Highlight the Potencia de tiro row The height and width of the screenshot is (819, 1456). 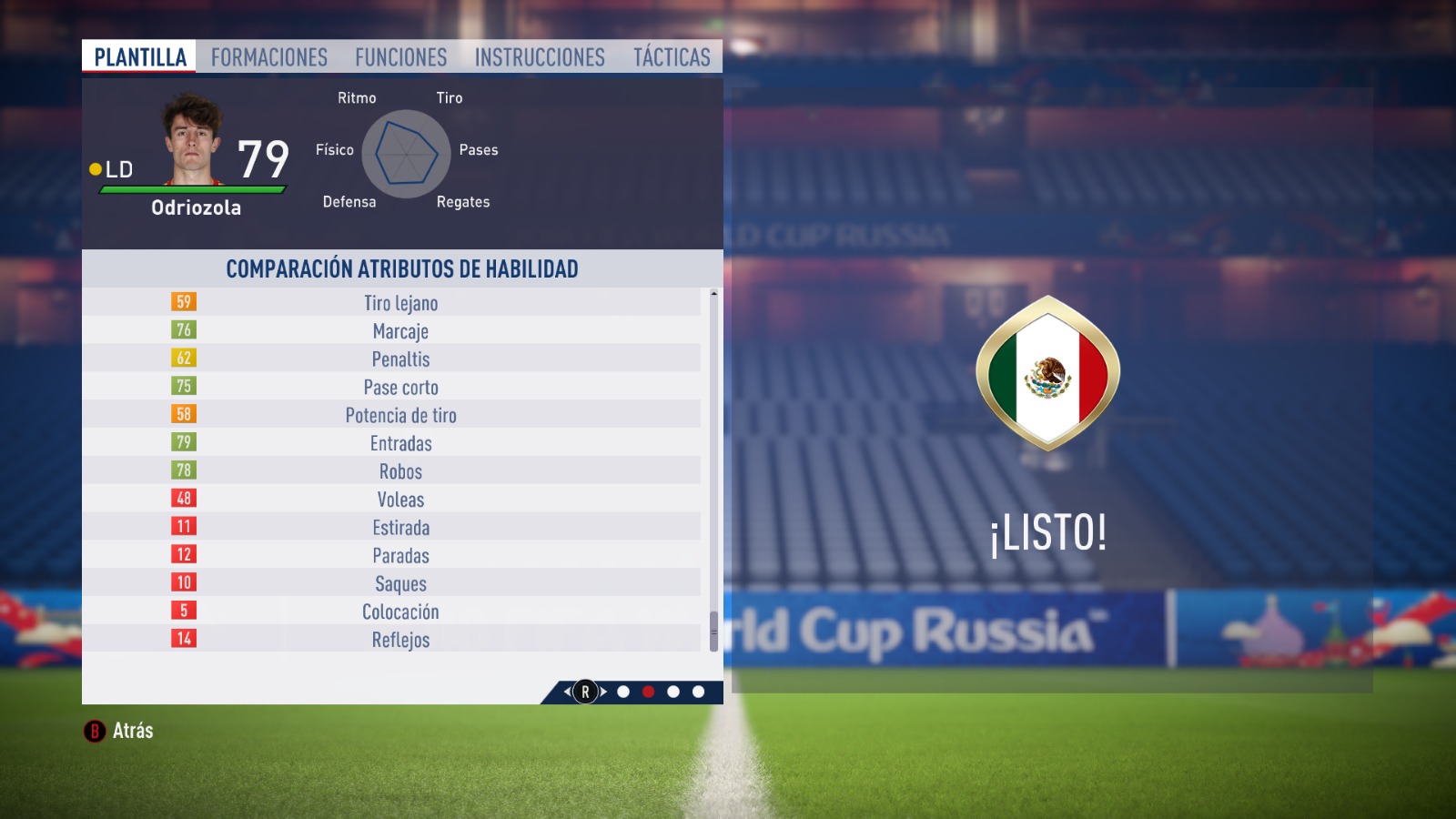pos(400,416)
